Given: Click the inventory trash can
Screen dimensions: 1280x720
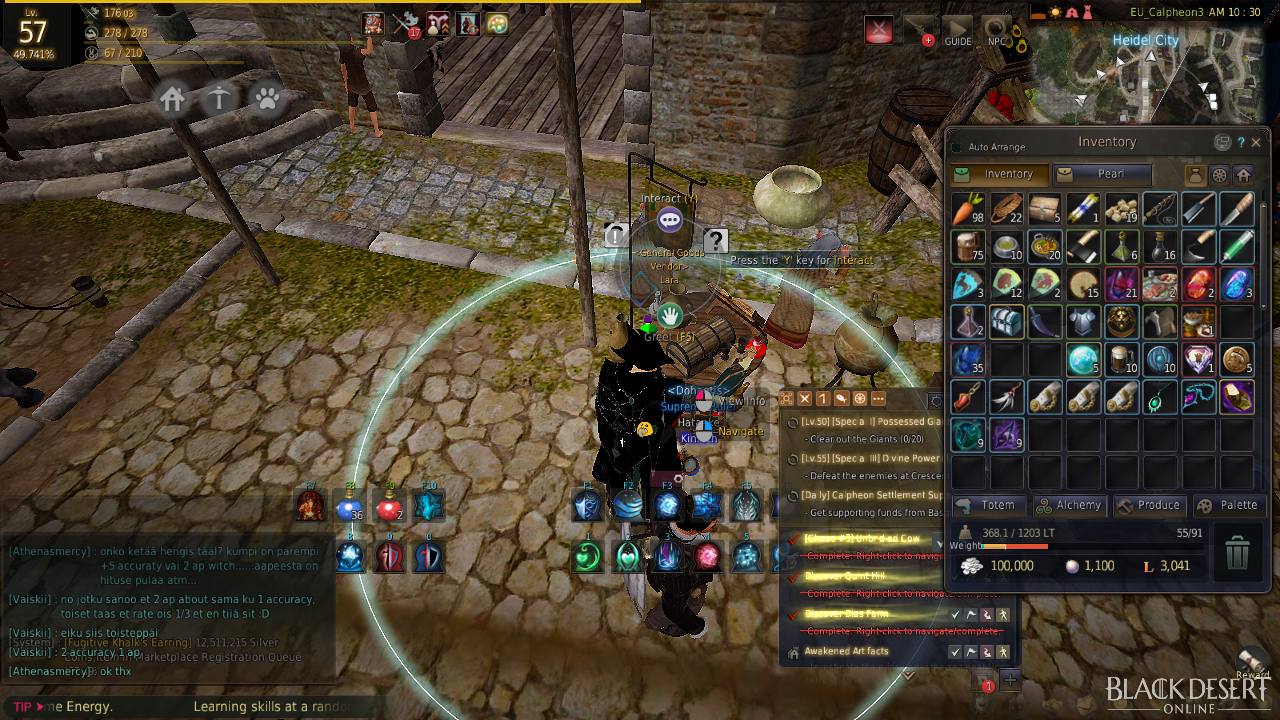Looking at the screenshot, I should (1237, 552).
